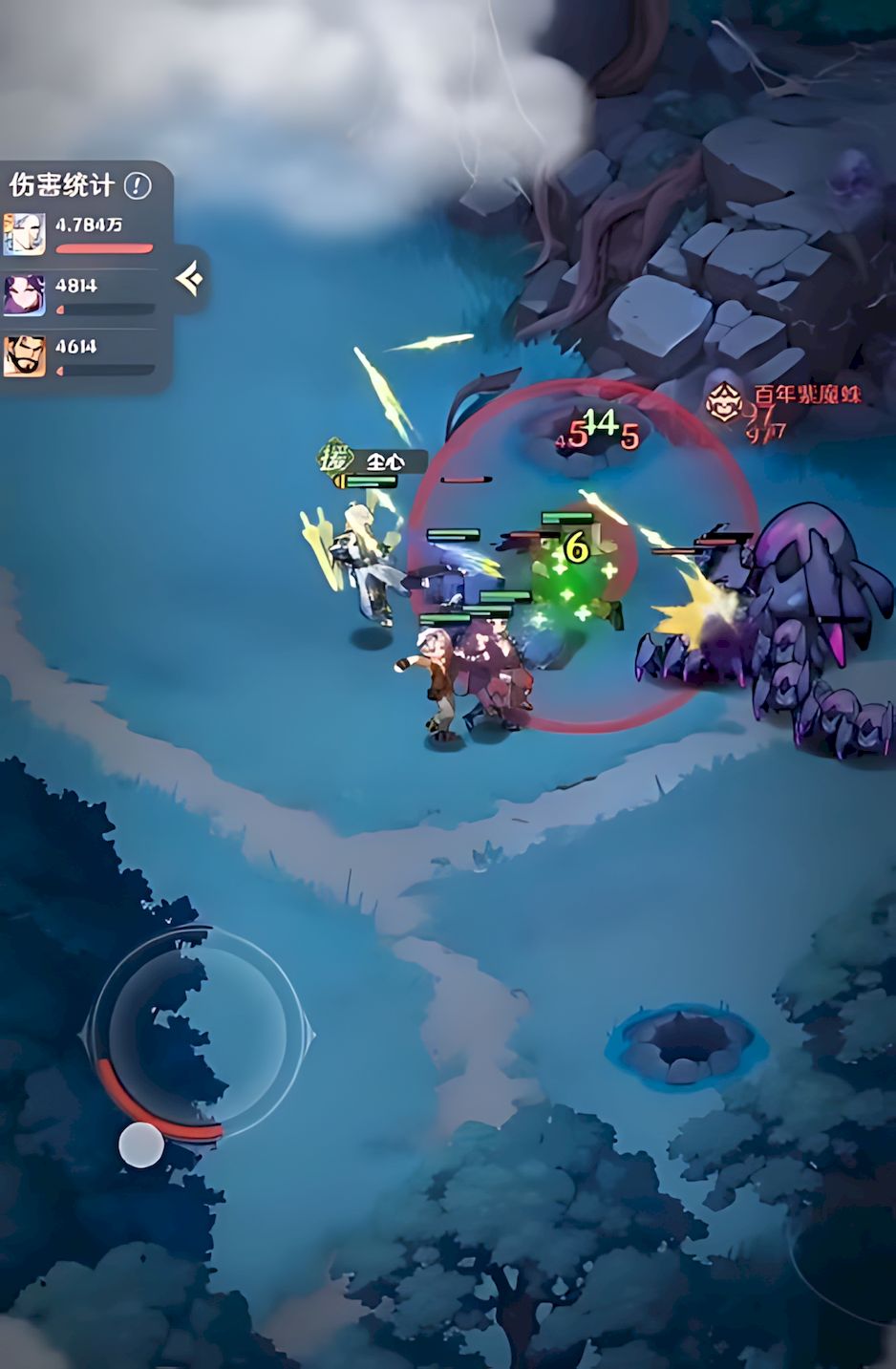Collapse the damage statistics panel arrow
Viewport: 896px width, 1369px height.
click(x=189, y=278)
